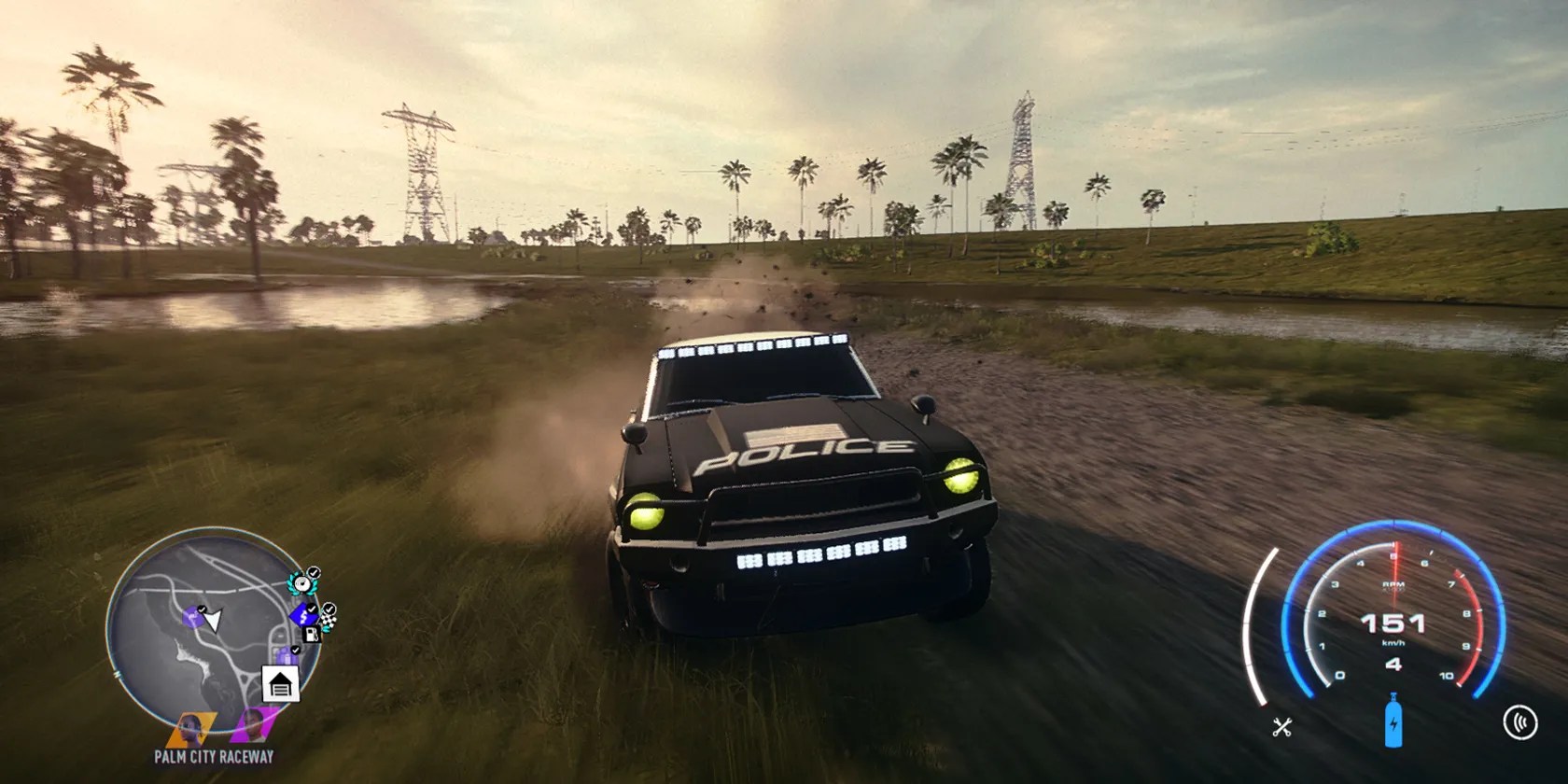Select the magenta character portrait
Viewport: 1568px width, 784px height.
(255, 726)
